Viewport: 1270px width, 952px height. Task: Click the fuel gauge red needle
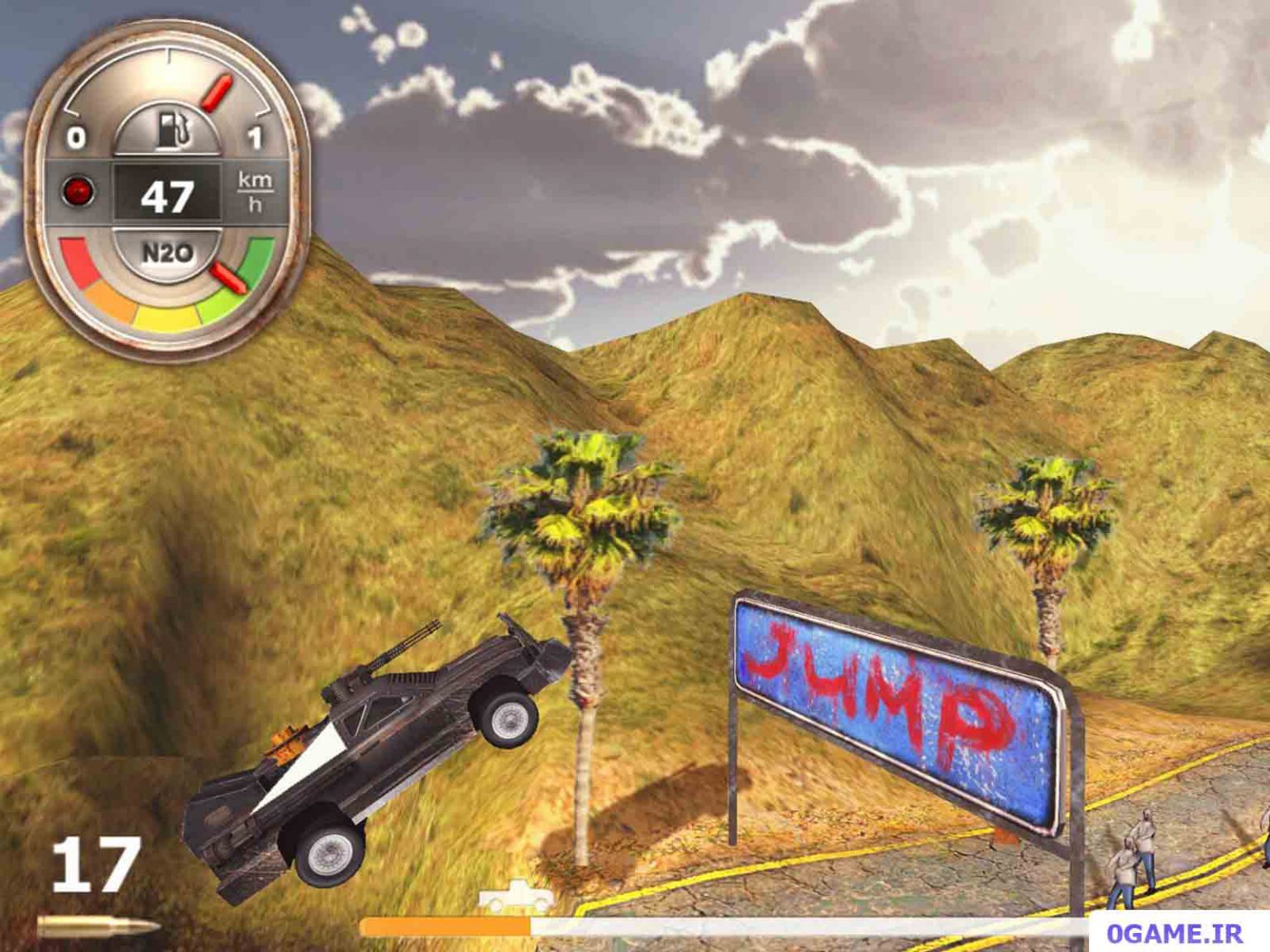217,93
